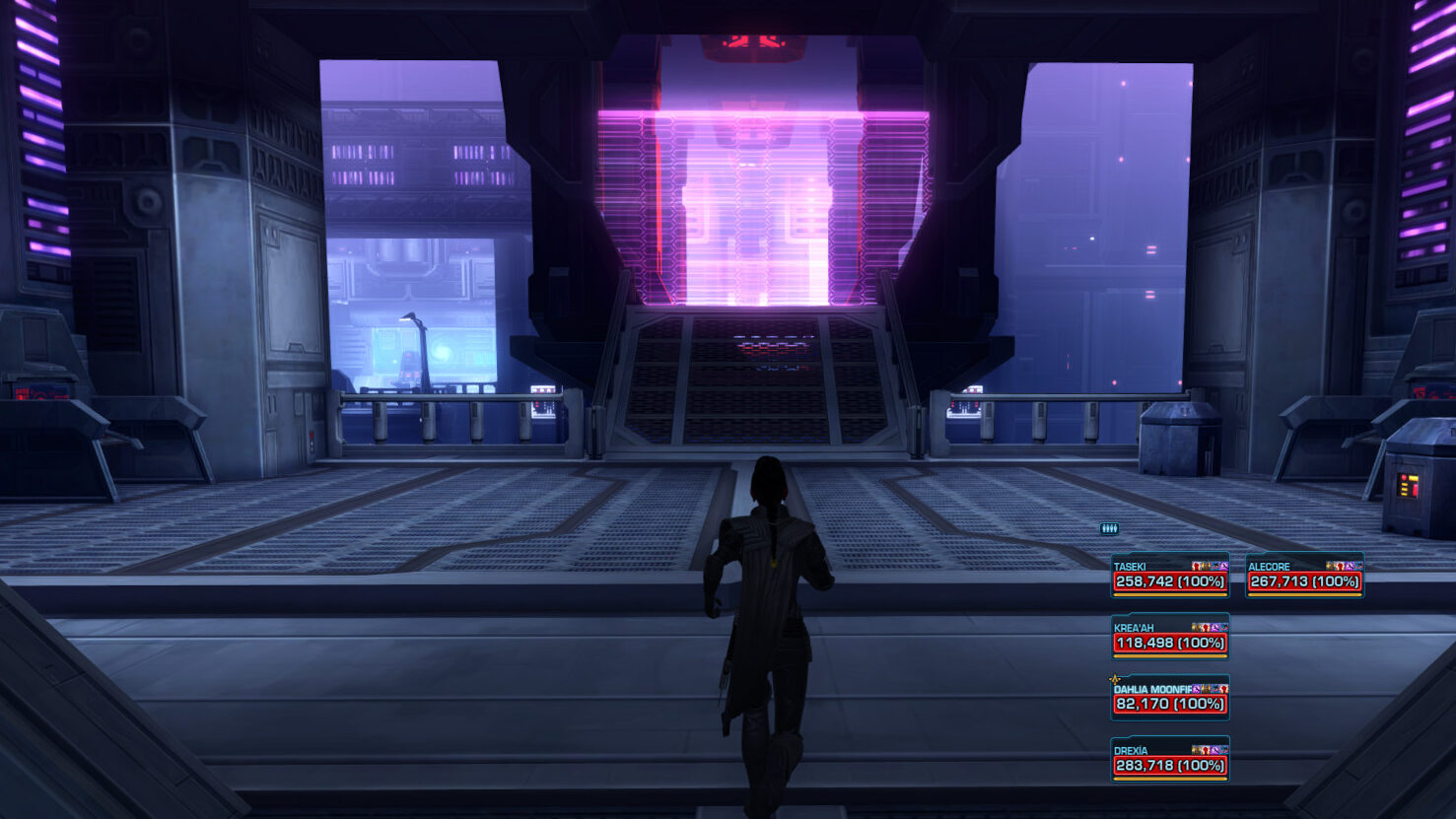
Task: Select Dahlia Moonfire's raid frame
Action: click(1170, 699)
